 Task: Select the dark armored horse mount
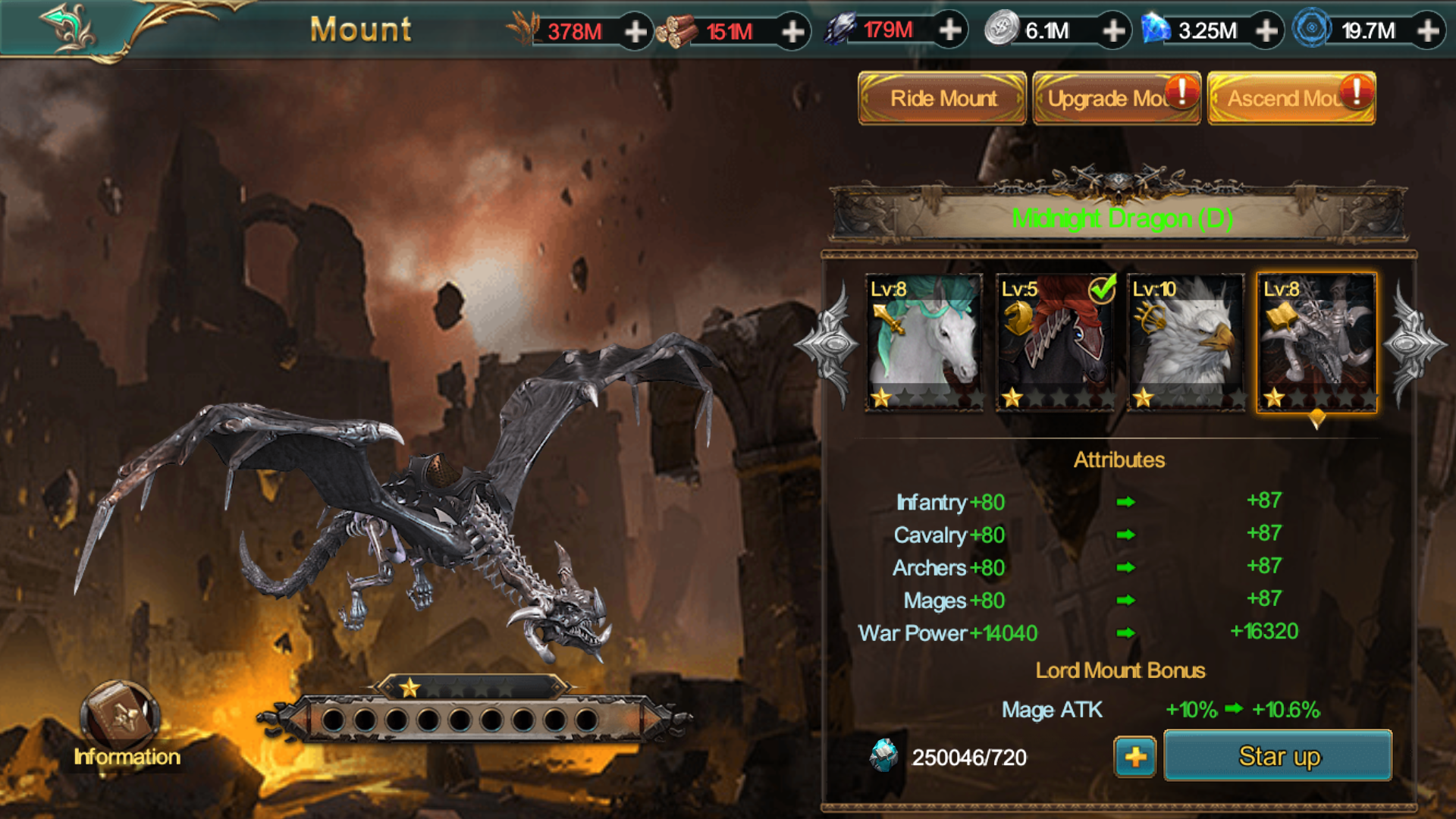click(1055, 343)
